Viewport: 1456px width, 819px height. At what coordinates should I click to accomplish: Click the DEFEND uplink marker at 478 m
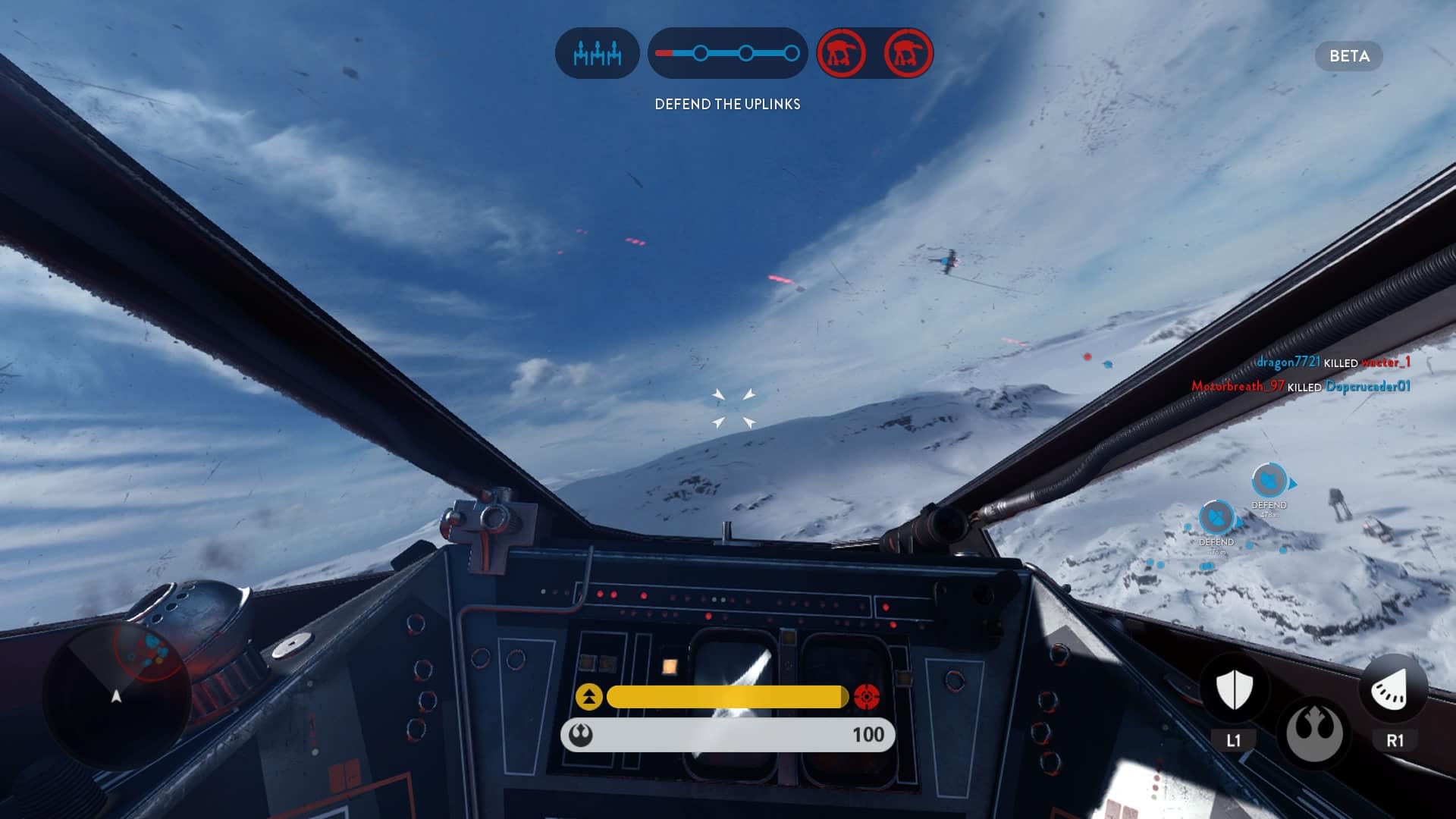click(1268, 482)
